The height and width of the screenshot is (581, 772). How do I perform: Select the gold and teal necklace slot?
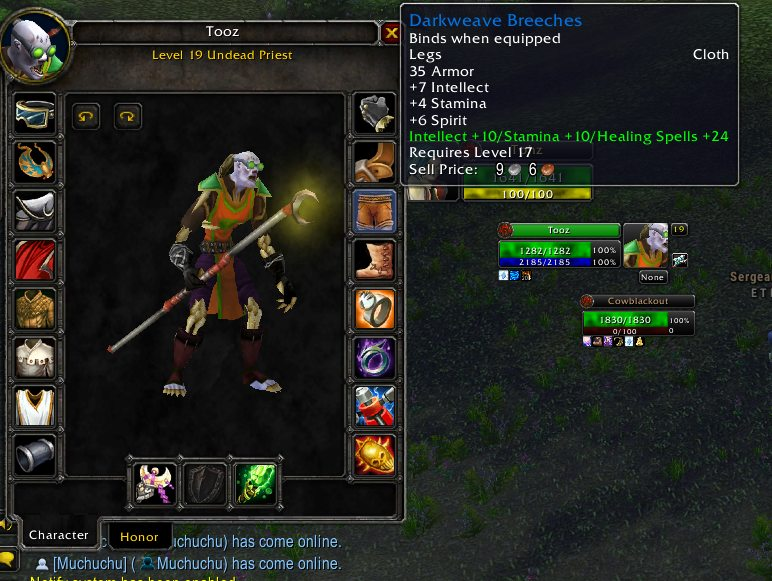[35, 162]
